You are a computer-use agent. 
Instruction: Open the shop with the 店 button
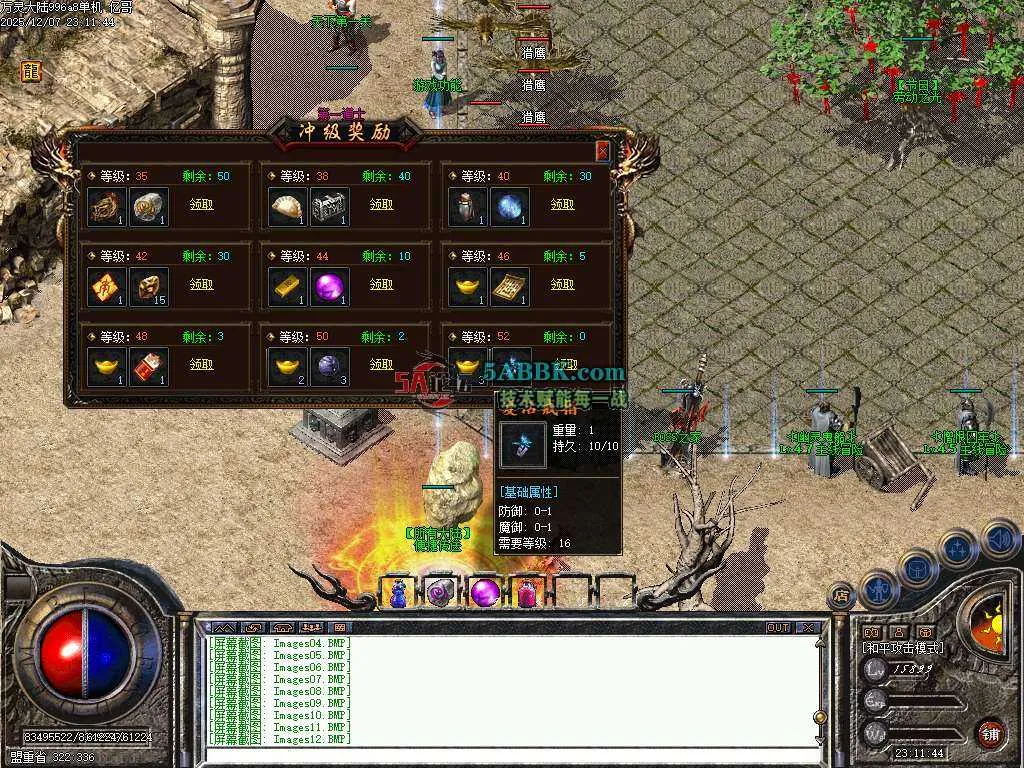(842, 596)
